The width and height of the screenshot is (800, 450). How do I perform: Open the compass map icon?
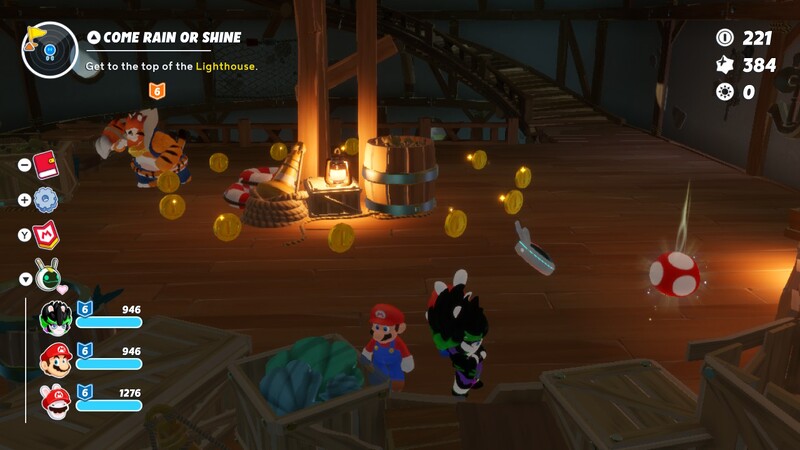[49, 49]
